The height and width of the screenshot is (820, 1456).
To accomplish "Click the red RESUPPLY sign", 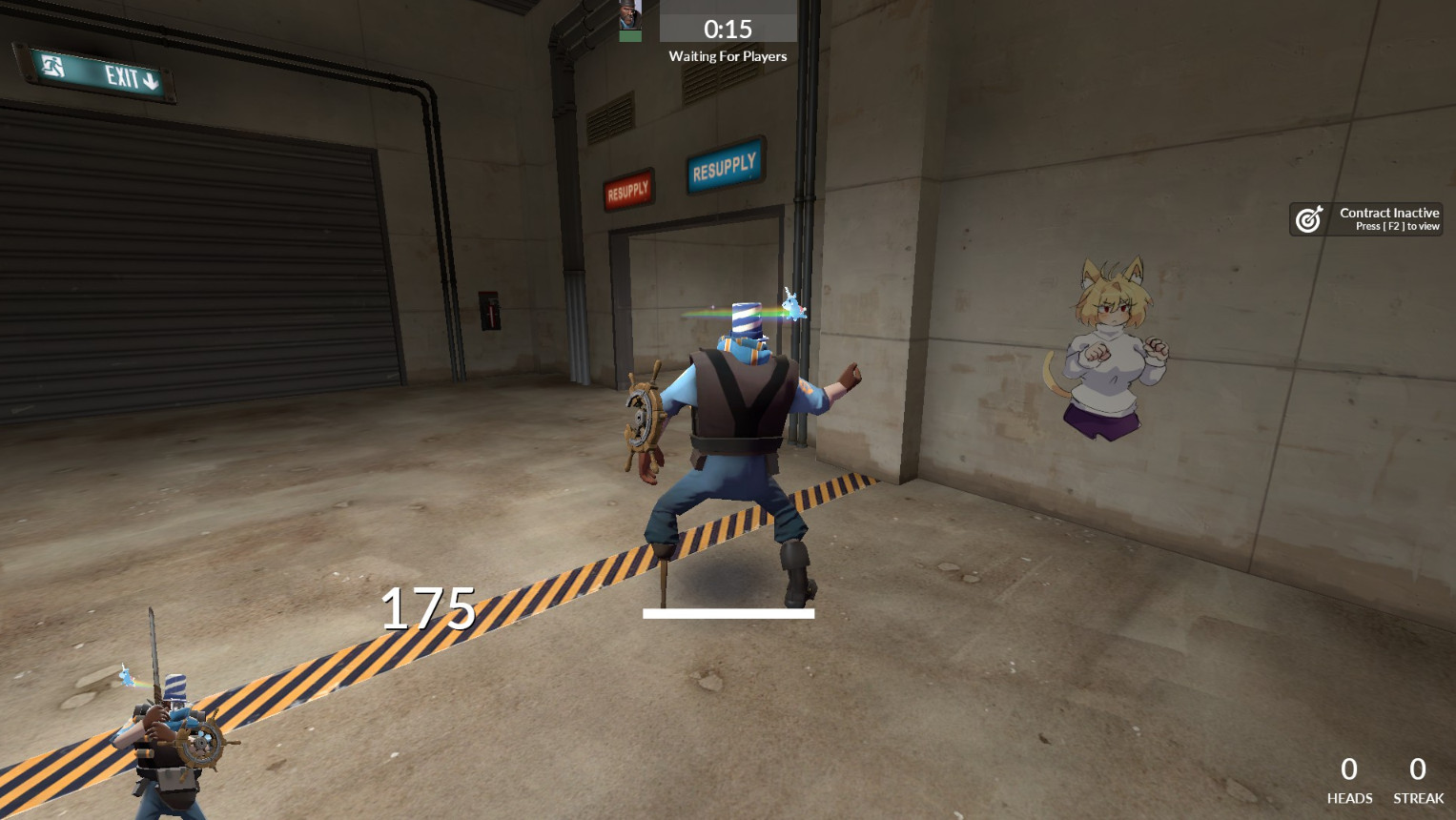I will click(627, 187).
